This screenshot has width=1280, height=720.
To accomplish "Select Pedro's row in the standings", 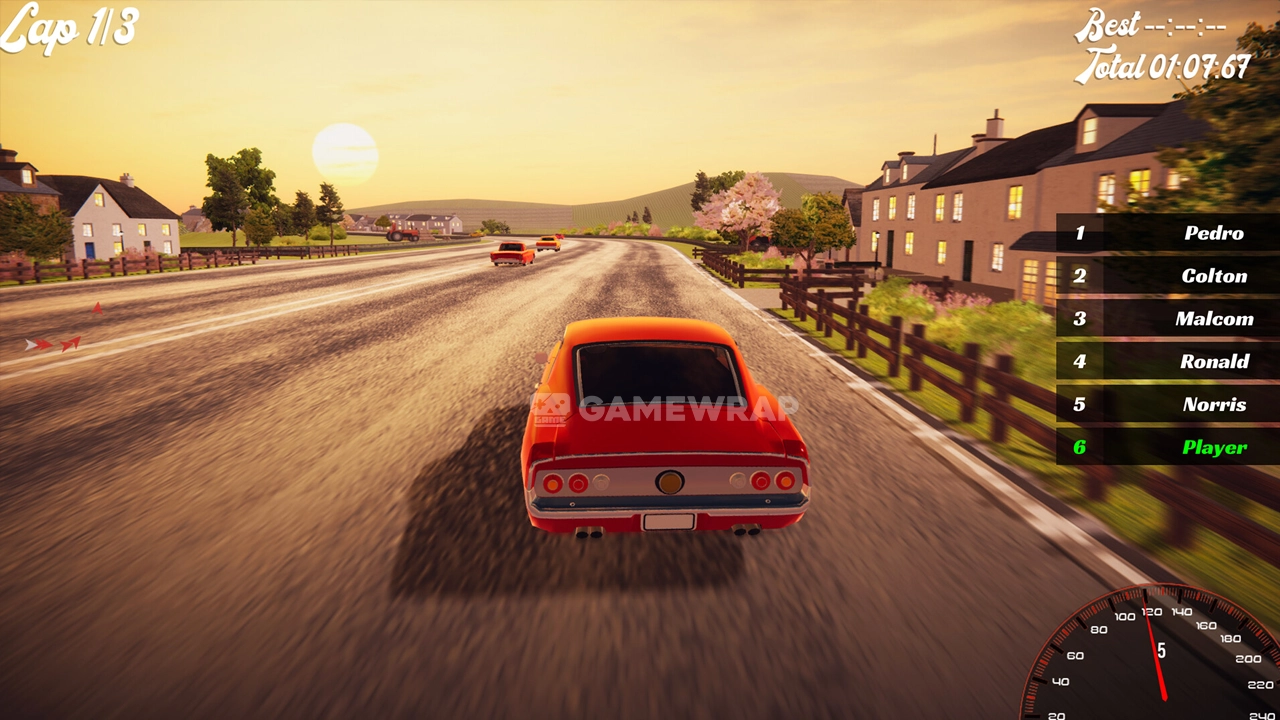I will tap(1167, 233).
